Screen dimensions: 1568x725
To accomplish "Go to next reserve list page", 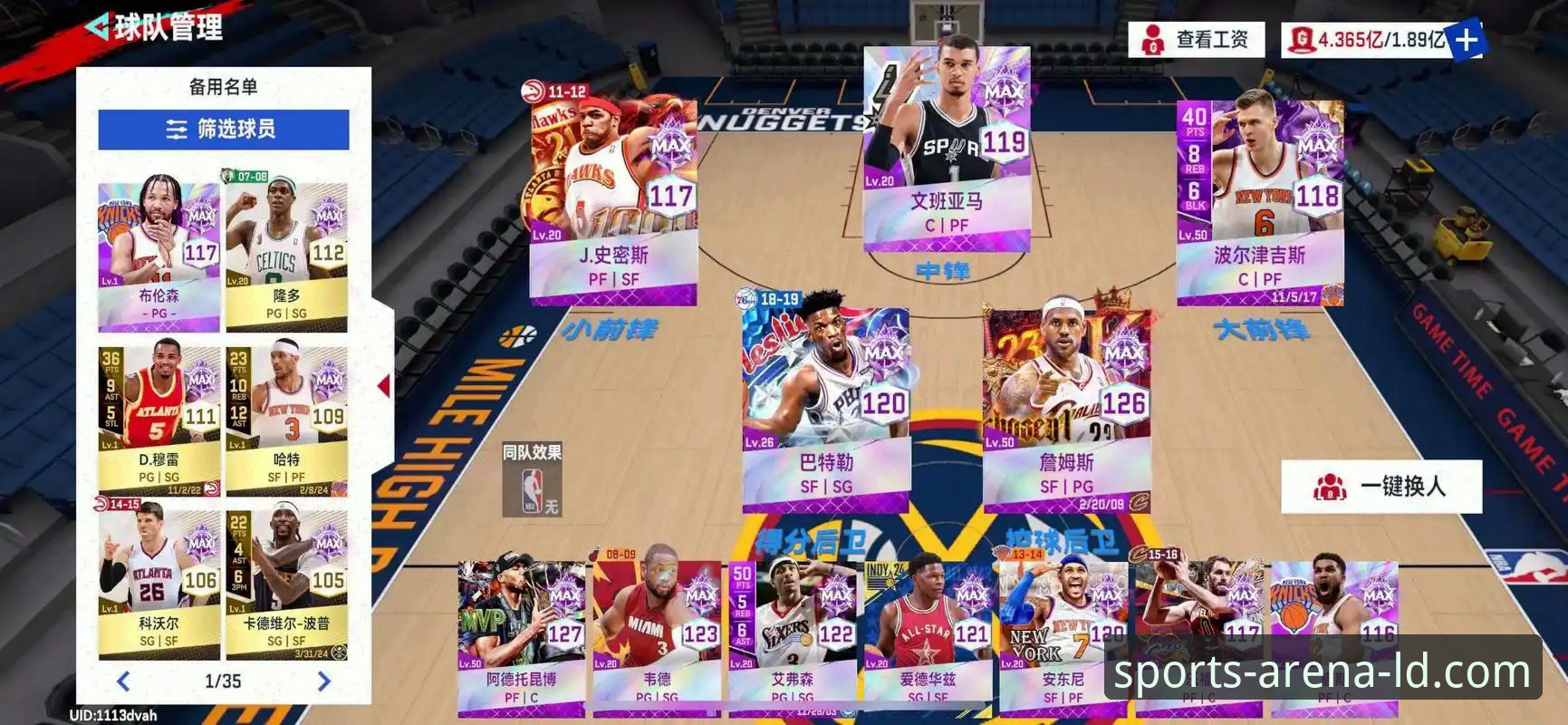I will [323, 681].
